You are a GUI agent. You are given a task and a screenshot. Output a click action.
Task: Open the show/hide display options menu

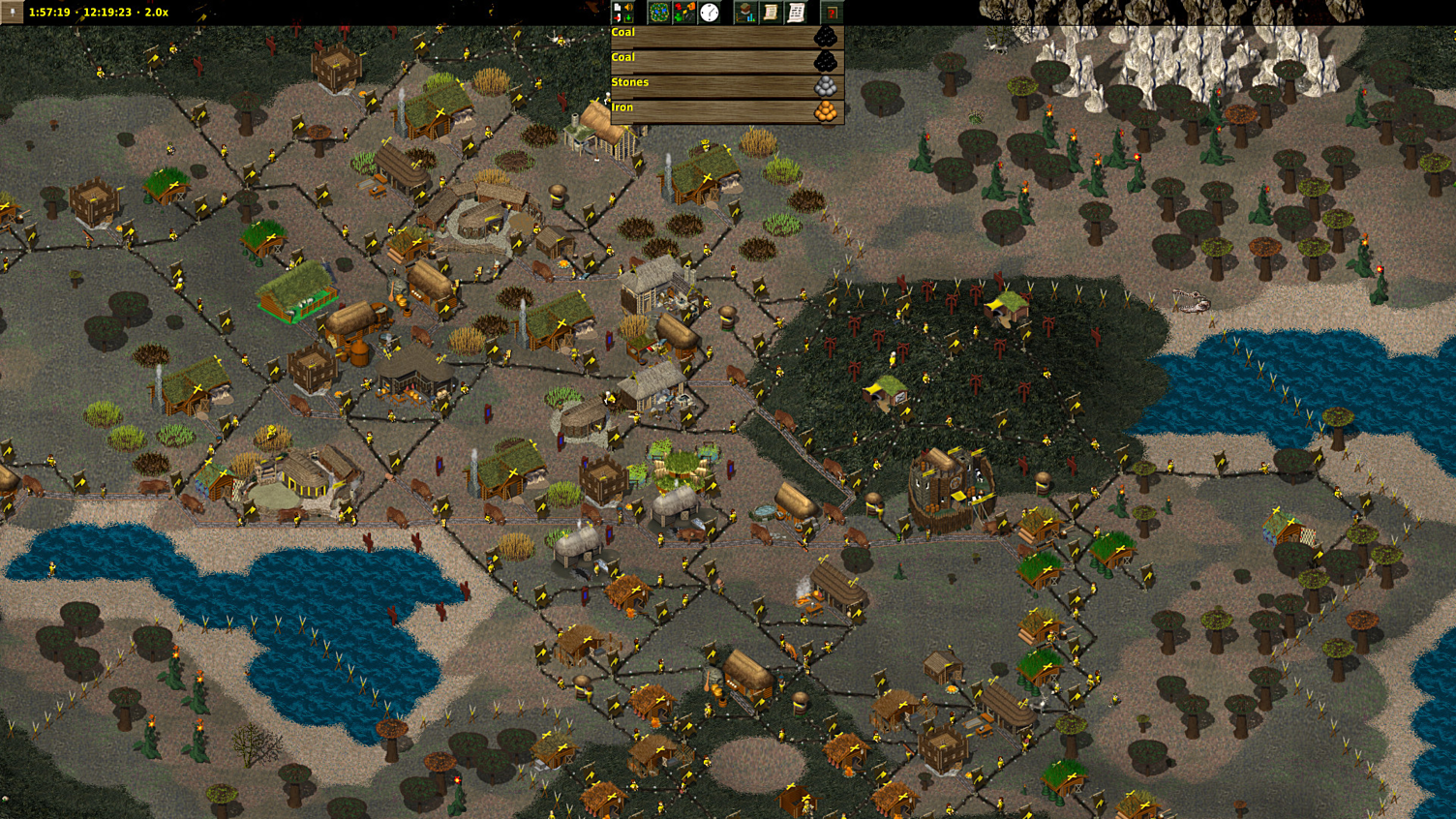pos(684,13)
